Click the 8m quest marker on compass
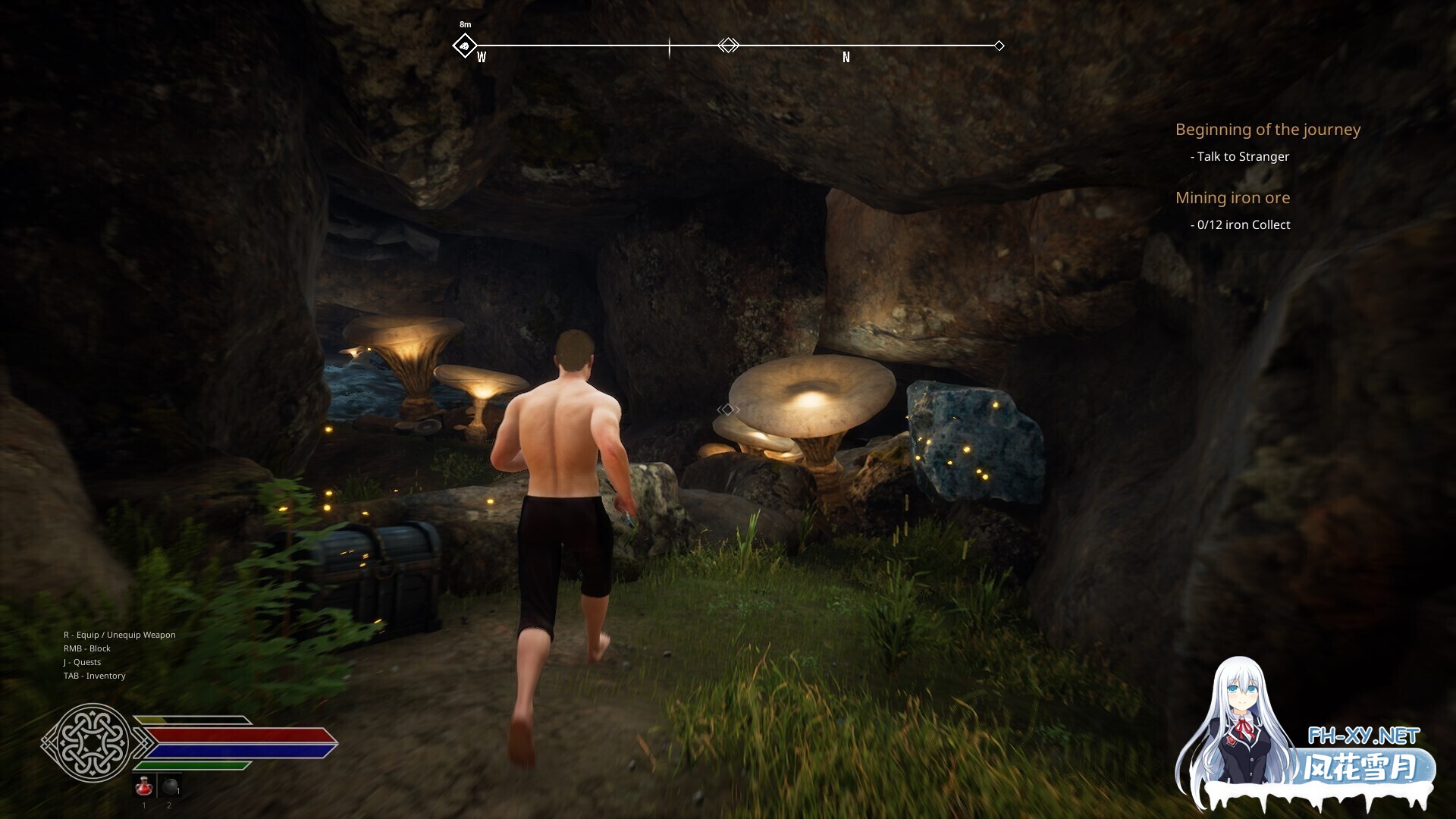Viewport: 1456px width, 819px height. (x=464, y=45)
